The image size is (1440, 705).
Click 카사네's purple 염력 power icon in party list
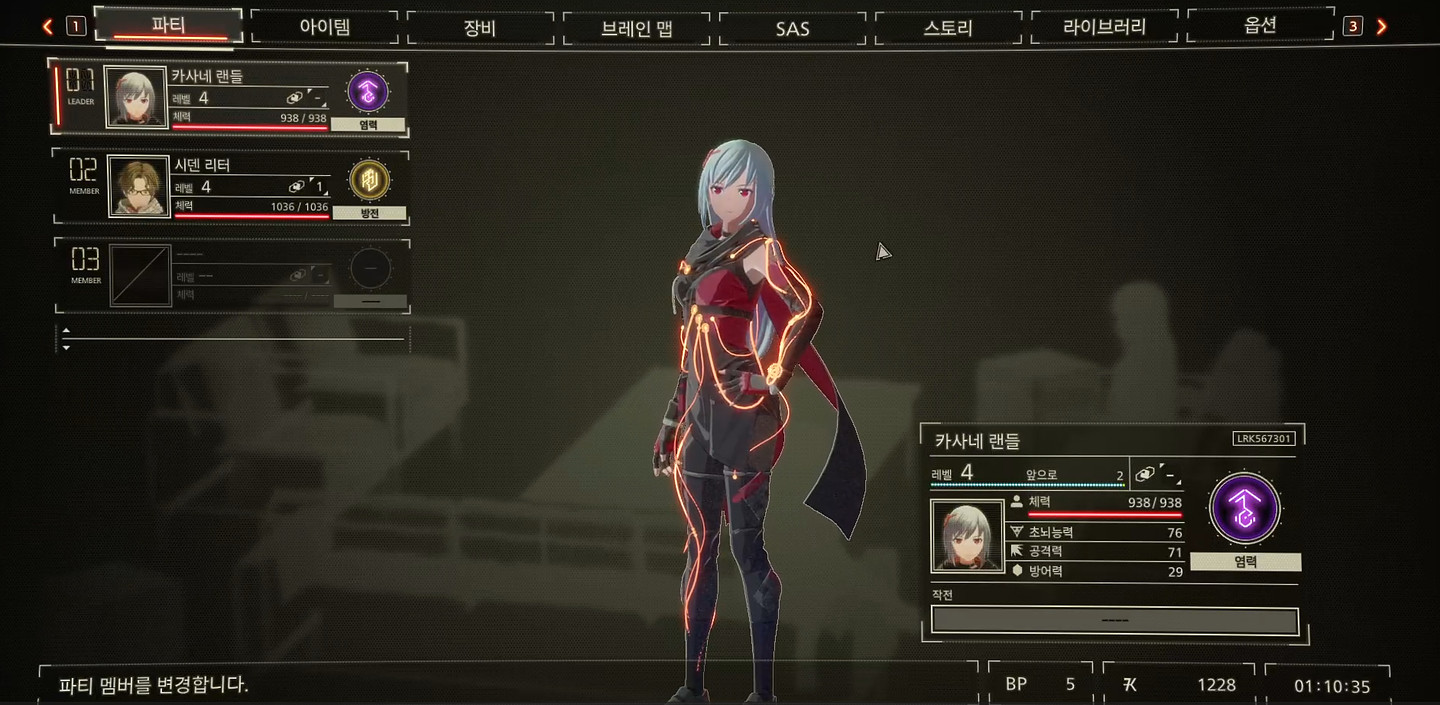(367, 92)
